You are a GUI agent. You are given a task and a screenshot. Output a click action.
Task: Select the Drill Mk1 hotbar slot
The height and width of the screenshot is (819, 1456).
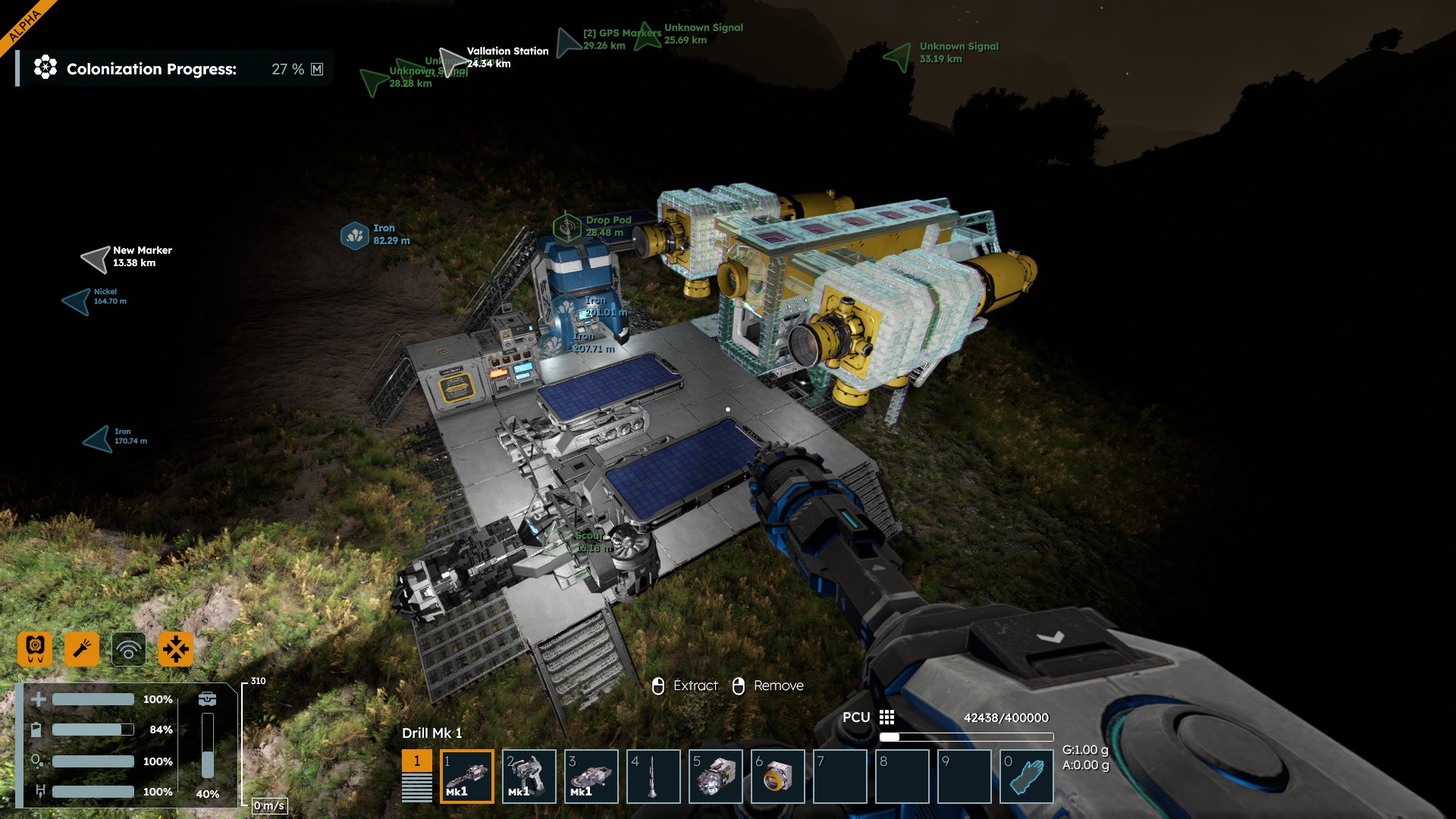[467, 776]
